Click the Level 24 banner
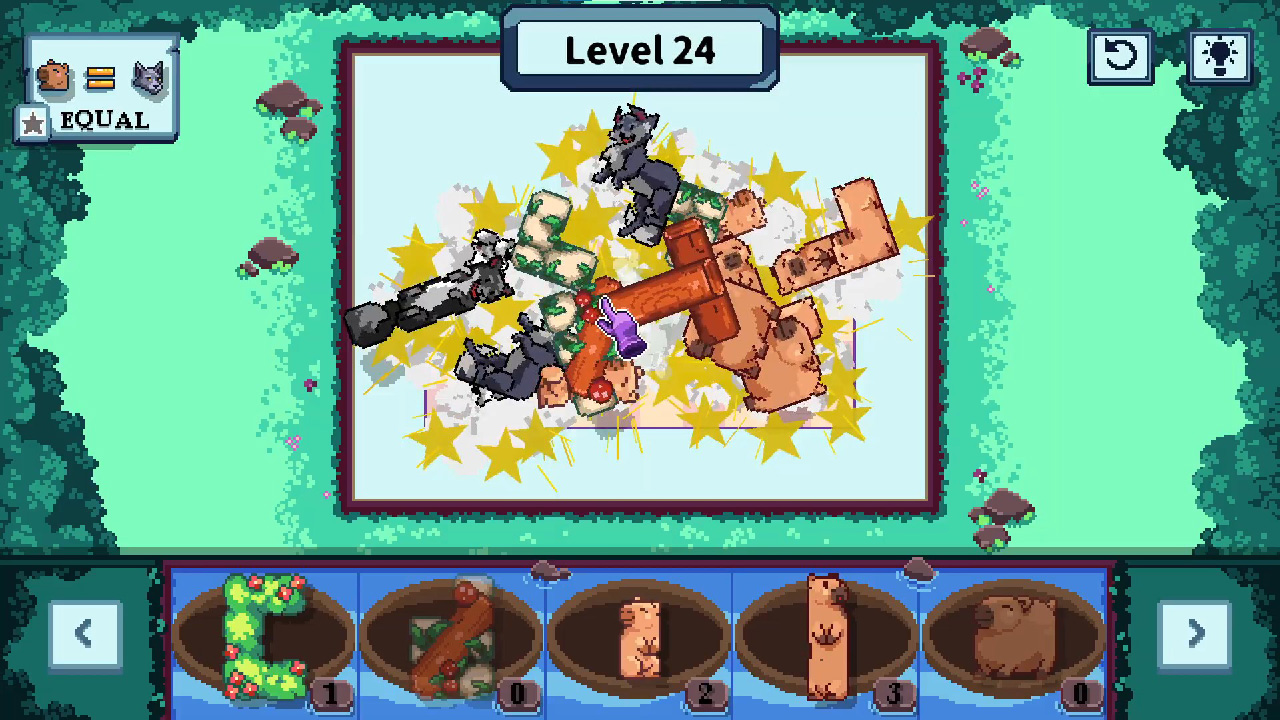1280x720 pixels. tap(640, 50)
